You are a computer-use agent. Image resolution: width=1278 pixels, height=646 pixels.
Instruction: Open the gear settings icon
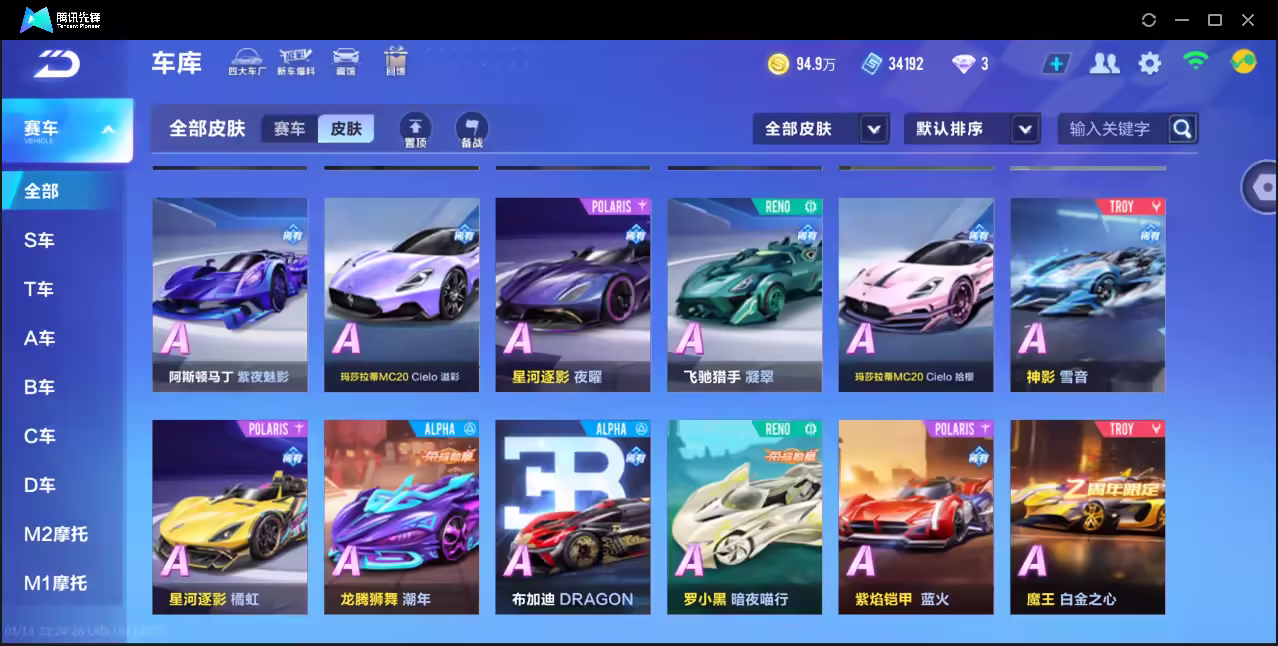click(x=1150, y=64)
